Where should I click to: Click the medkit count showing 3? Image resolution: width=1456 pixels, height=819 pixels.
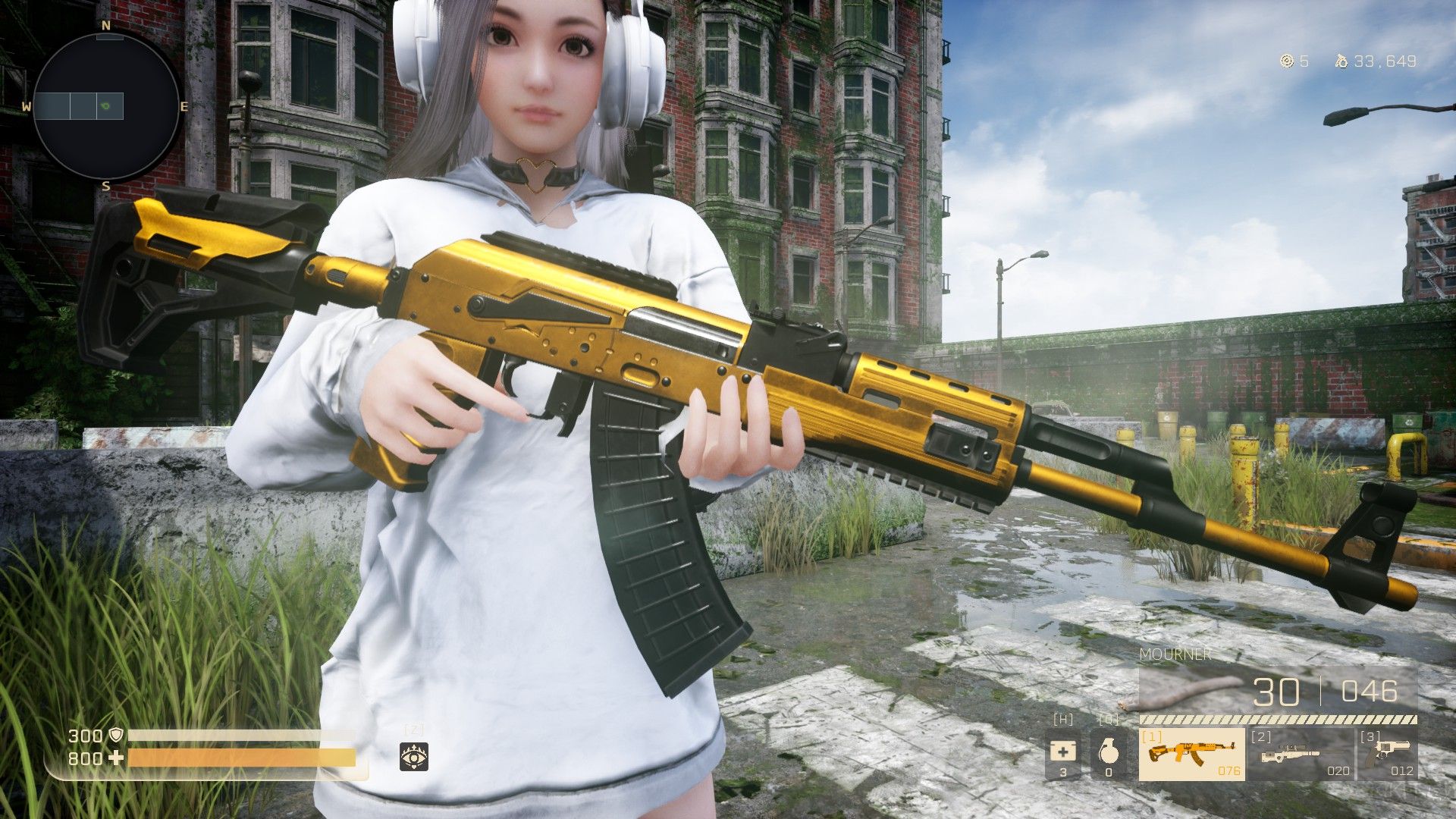tap(1065, 772)
